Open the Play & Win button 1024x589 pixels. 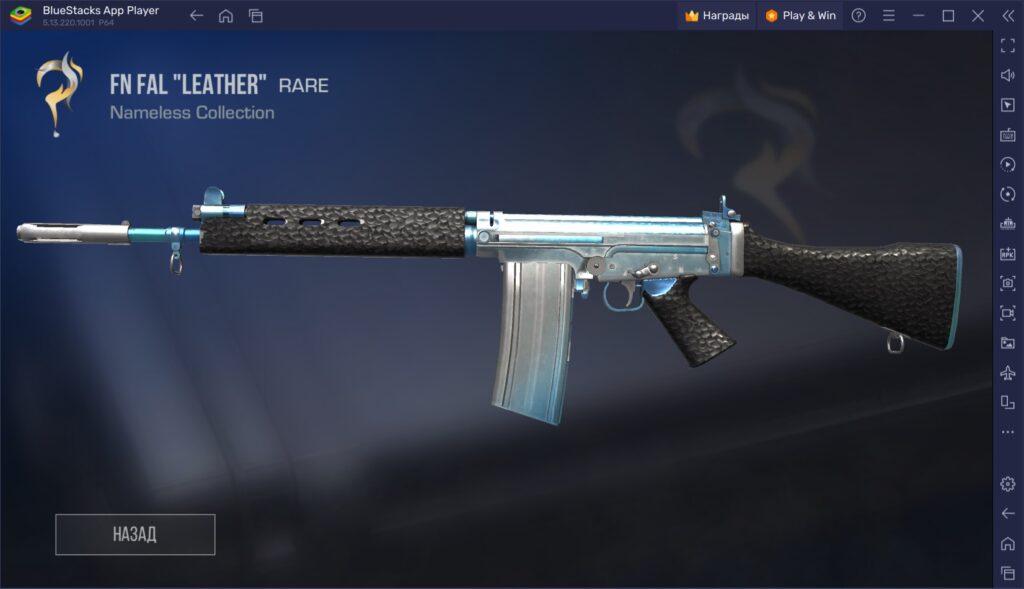(800, 15)
